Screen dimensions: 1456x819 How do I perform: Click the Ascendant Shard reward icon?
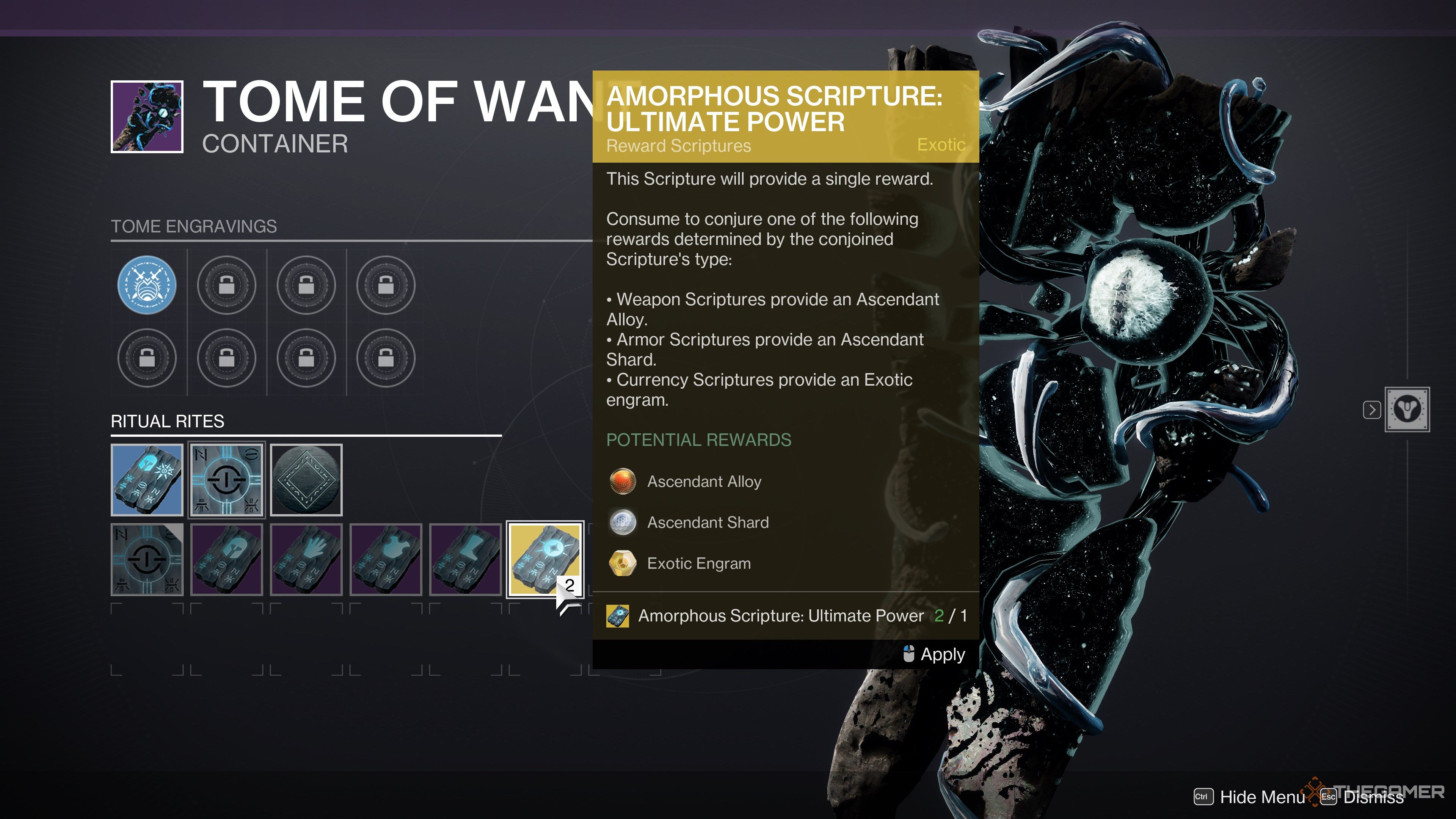[623, 522]
